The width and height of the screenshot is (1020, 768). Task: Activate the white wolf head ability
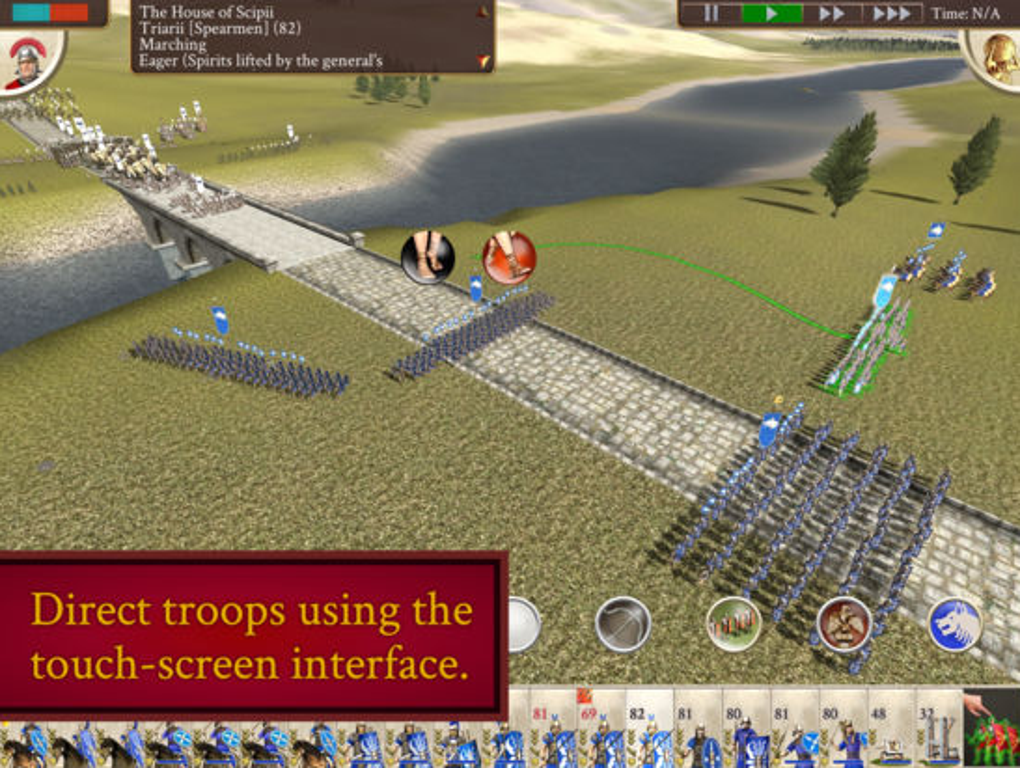954,624
